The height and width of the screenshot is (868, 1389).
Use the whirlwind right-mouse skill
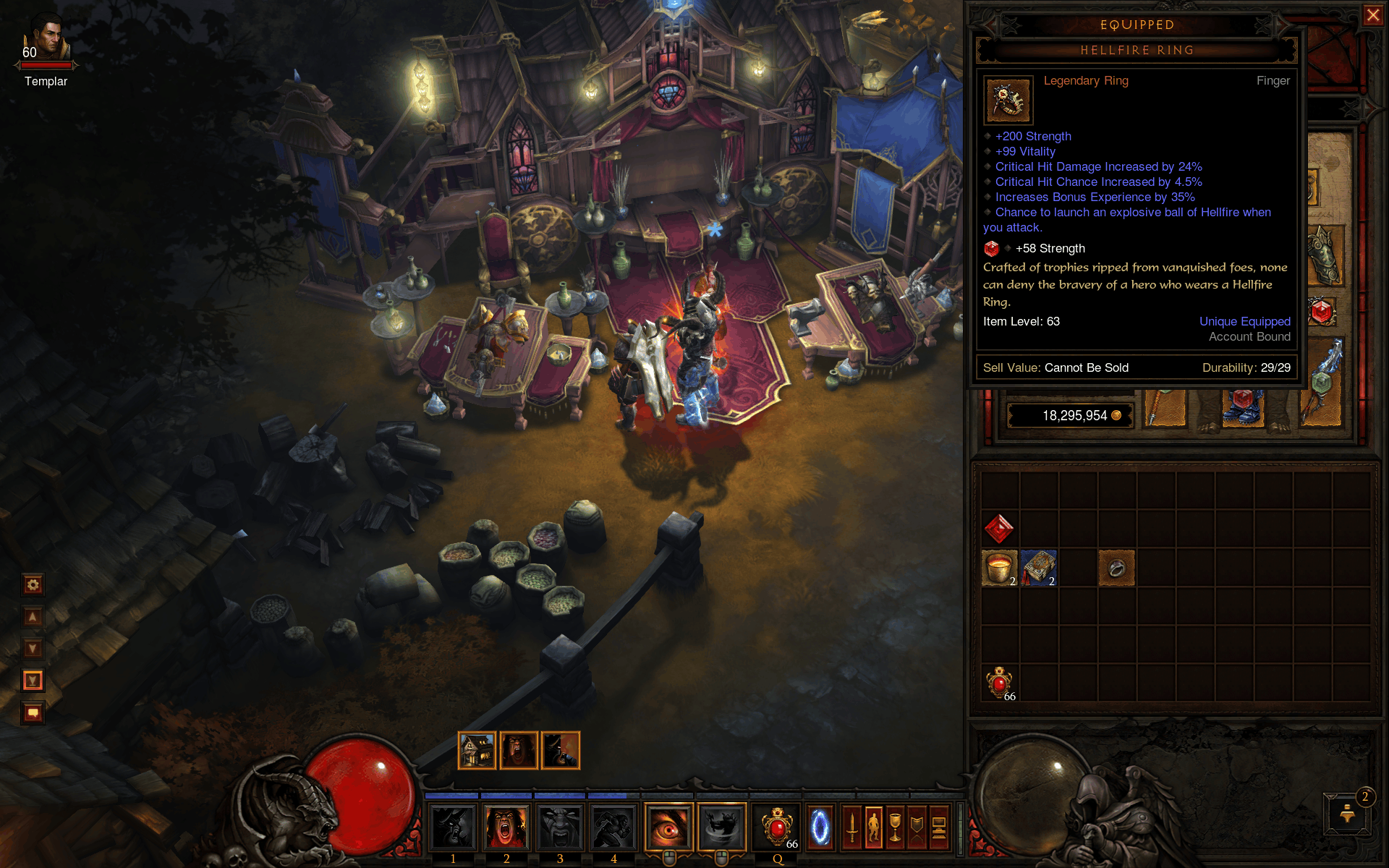click(x=721, y=826)
